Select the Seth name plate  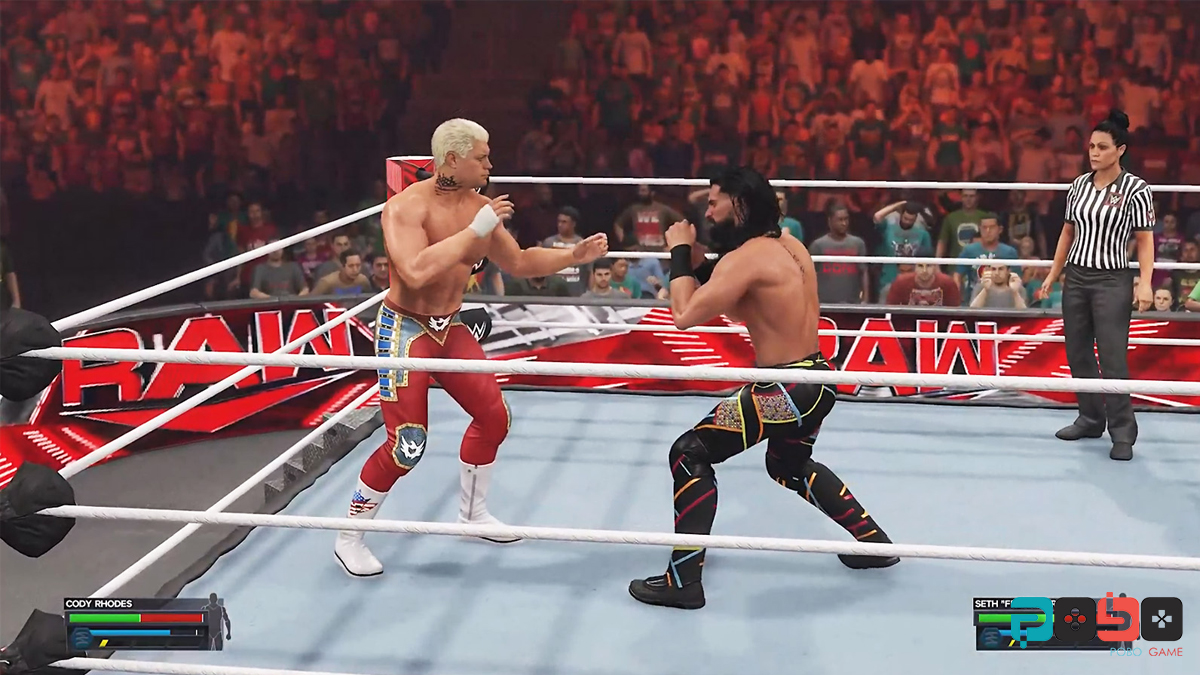coord(999,604)
